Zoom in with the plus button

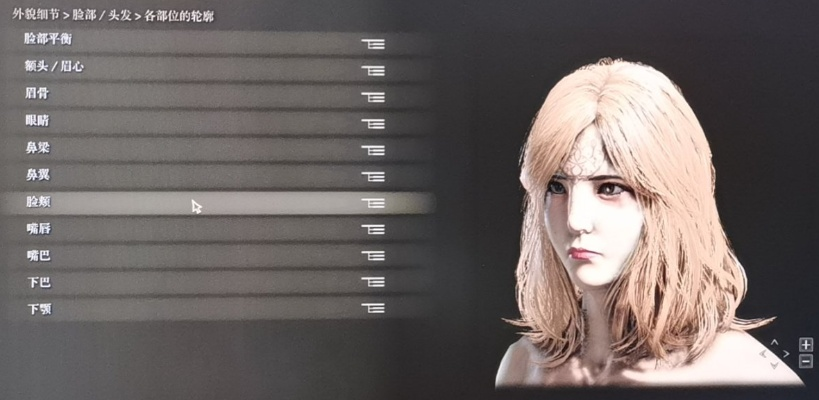coord(806,345)
